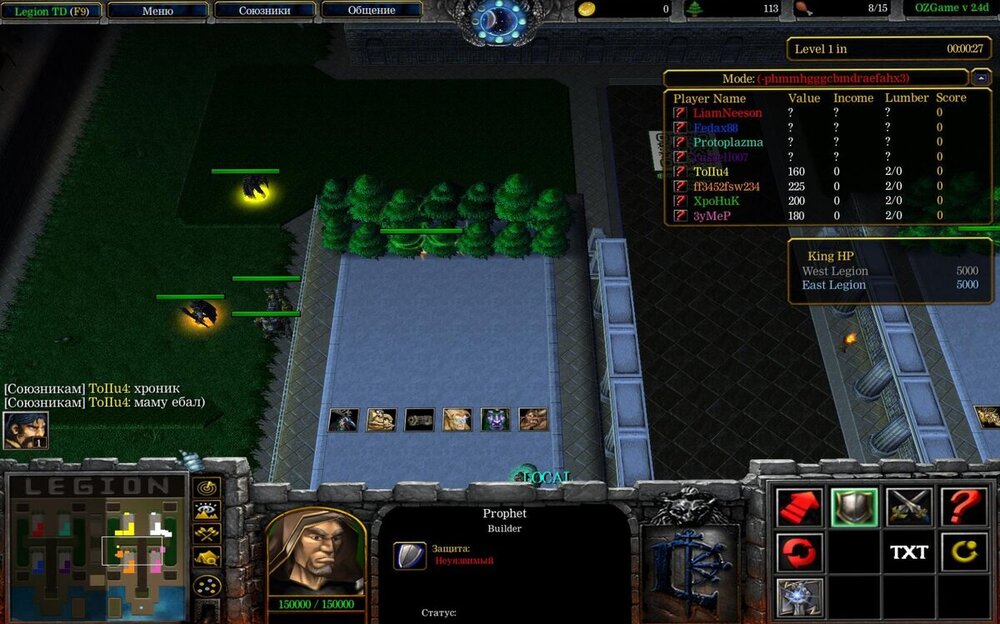Activate the red circular arrows command
The image size is (1000, 624).
[800, 552]
